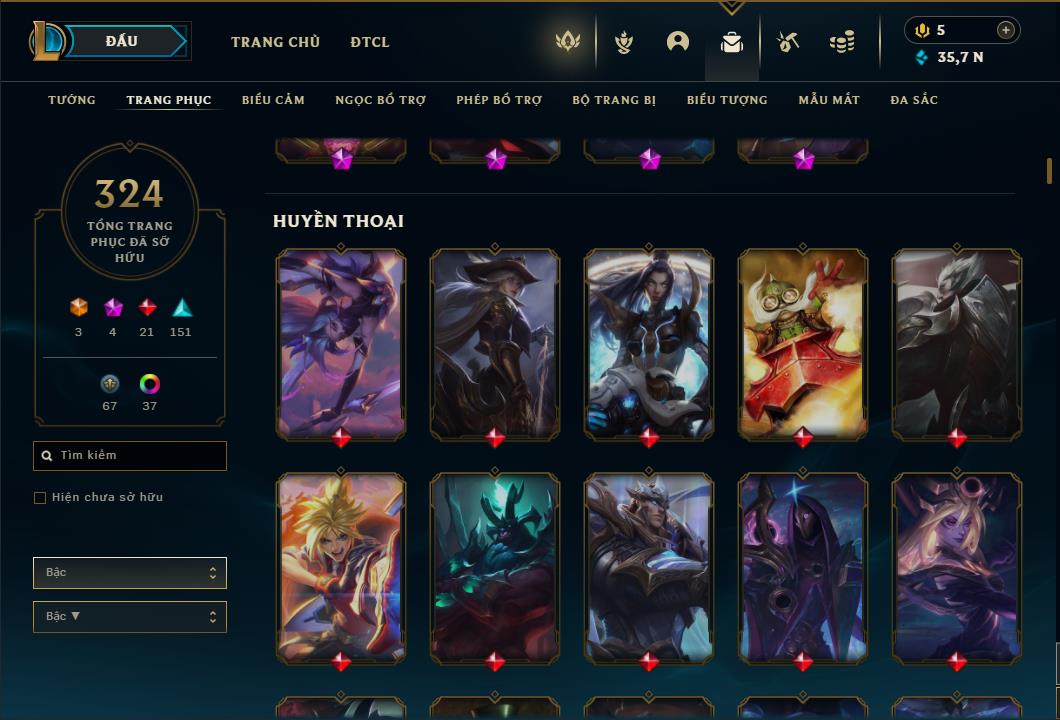
Task: Choose the spiky blonde hair skin card
Action: coord(341,566)
